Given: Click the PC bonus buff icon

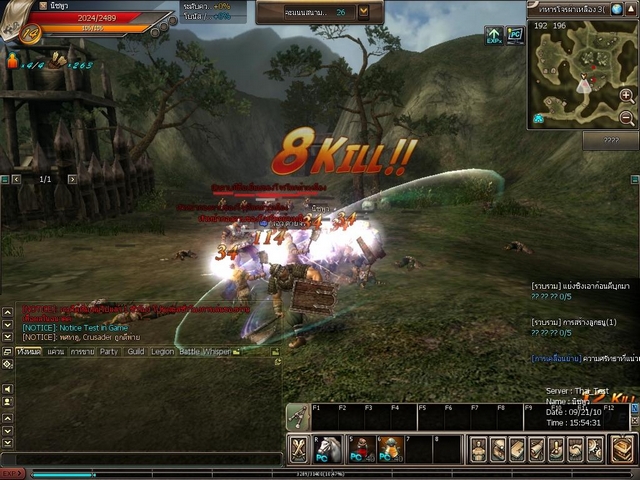Looking at the screenshot, I should point(515,35).
